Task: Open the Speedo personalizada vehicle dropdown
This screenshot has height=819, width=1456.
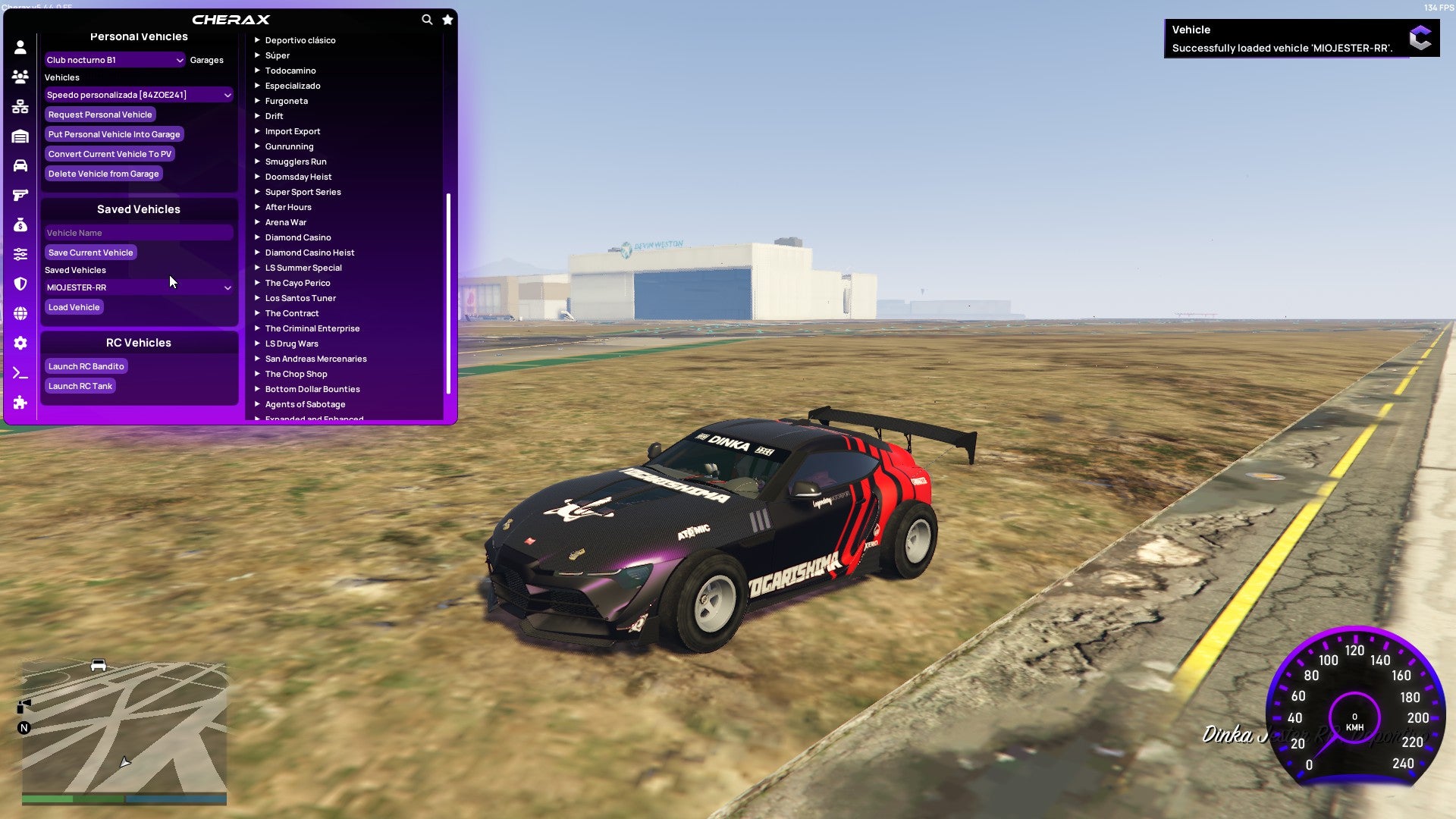Action: [138, 95]
